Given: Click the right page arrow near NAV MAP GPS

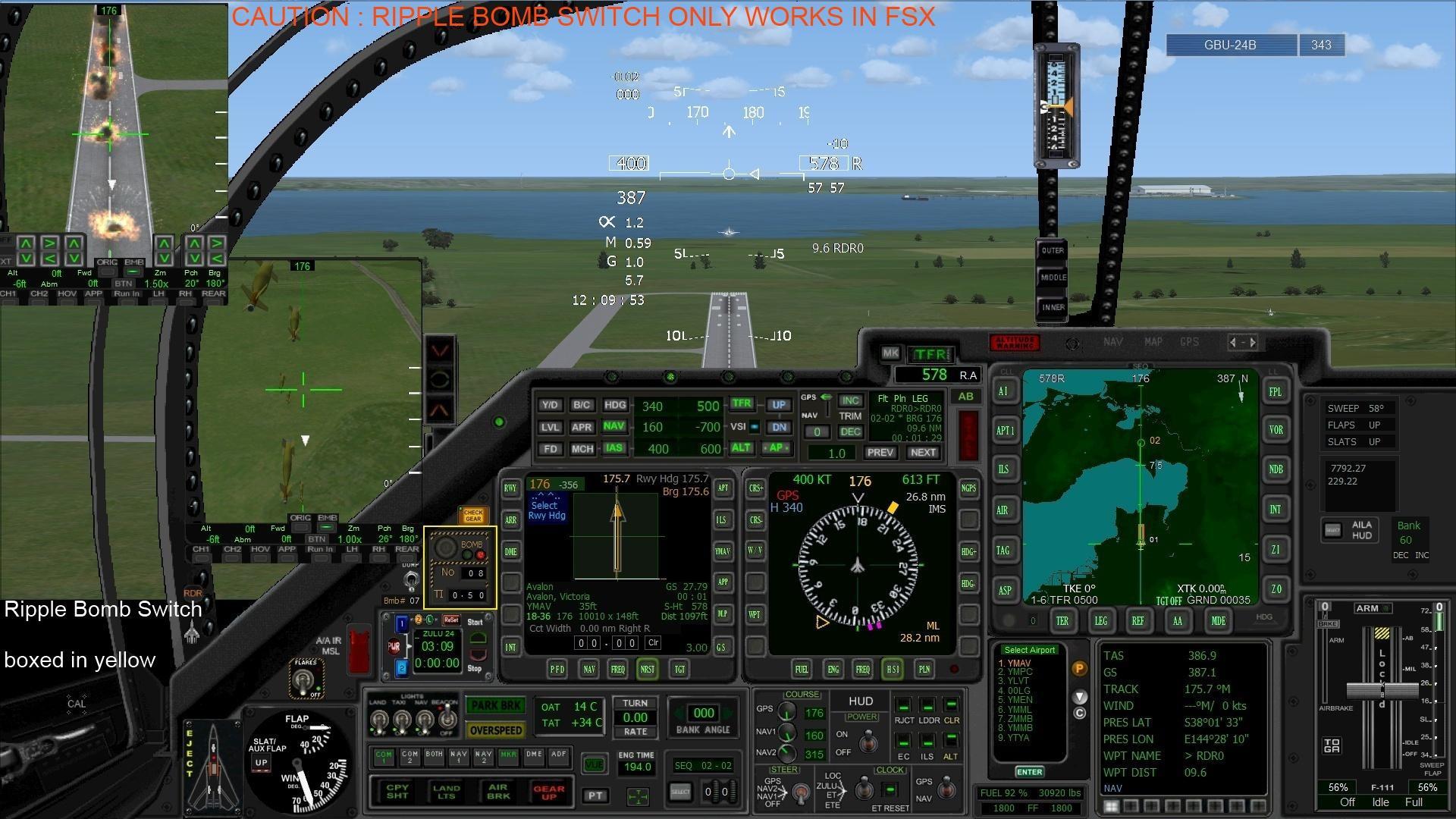Looking at the screenshot, I should point(1255,342).
